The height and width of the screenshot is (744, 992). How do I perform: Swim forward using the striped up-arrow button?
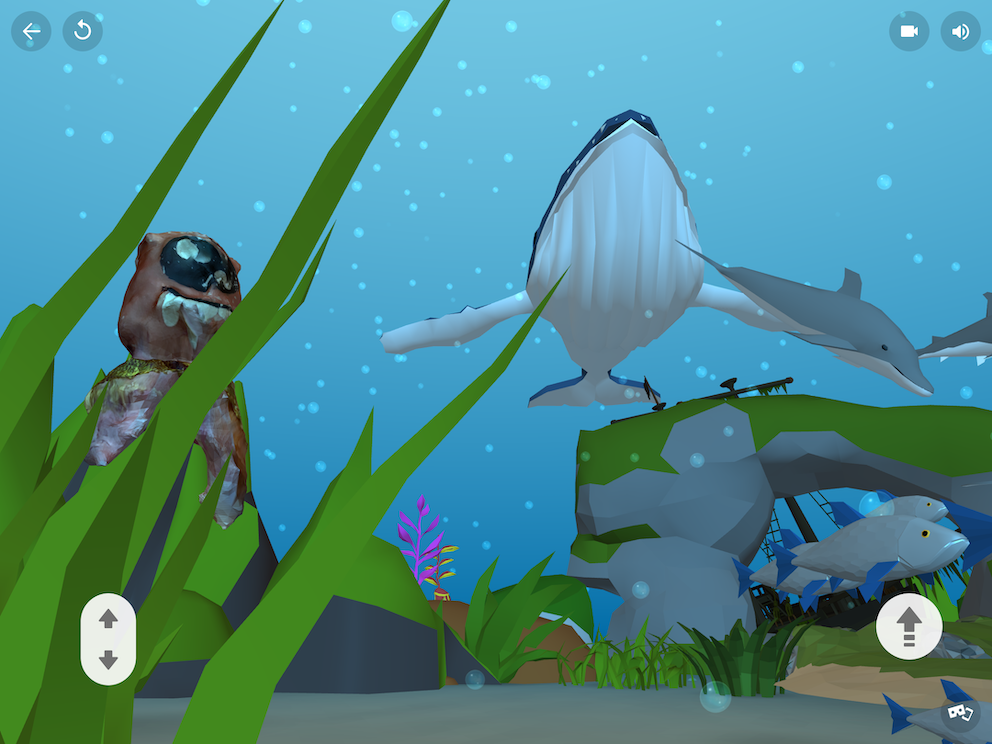(x=908, y=626)
